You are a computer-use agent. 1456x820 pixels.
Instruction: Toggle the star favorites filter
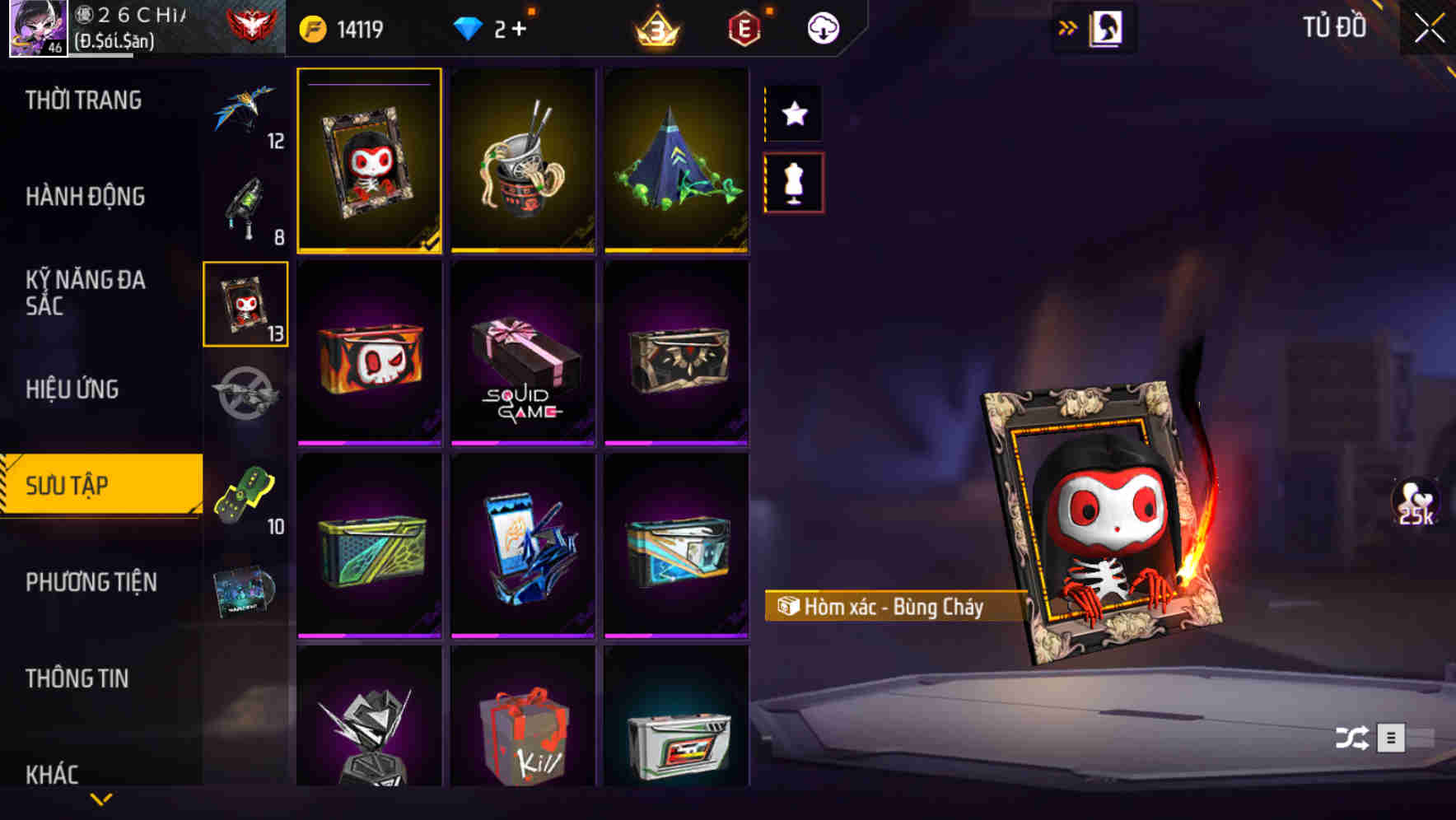coord(793,114)
